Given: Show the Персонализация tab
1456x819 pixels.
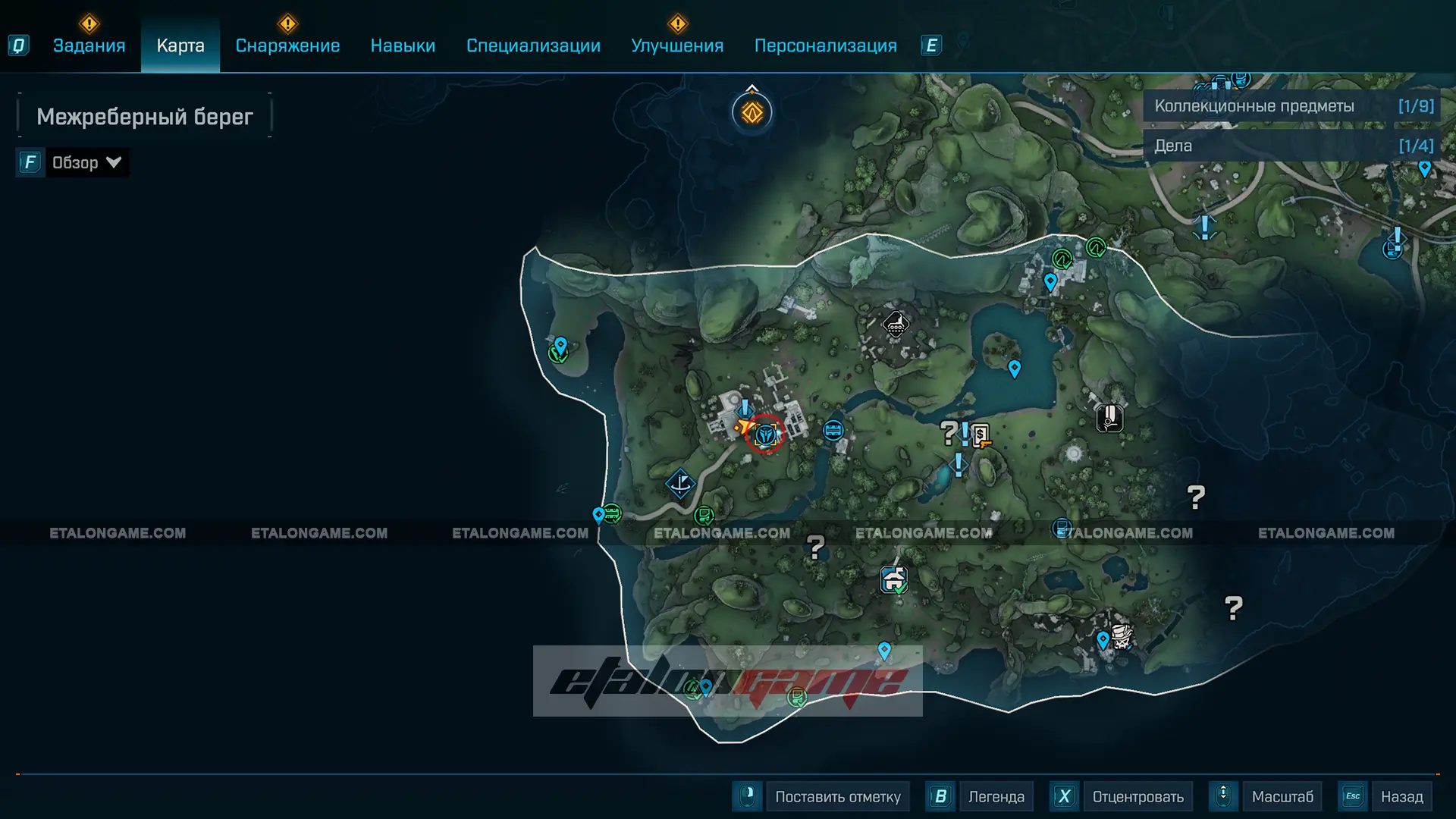Looking at the screenshot, I should point(825,45).
